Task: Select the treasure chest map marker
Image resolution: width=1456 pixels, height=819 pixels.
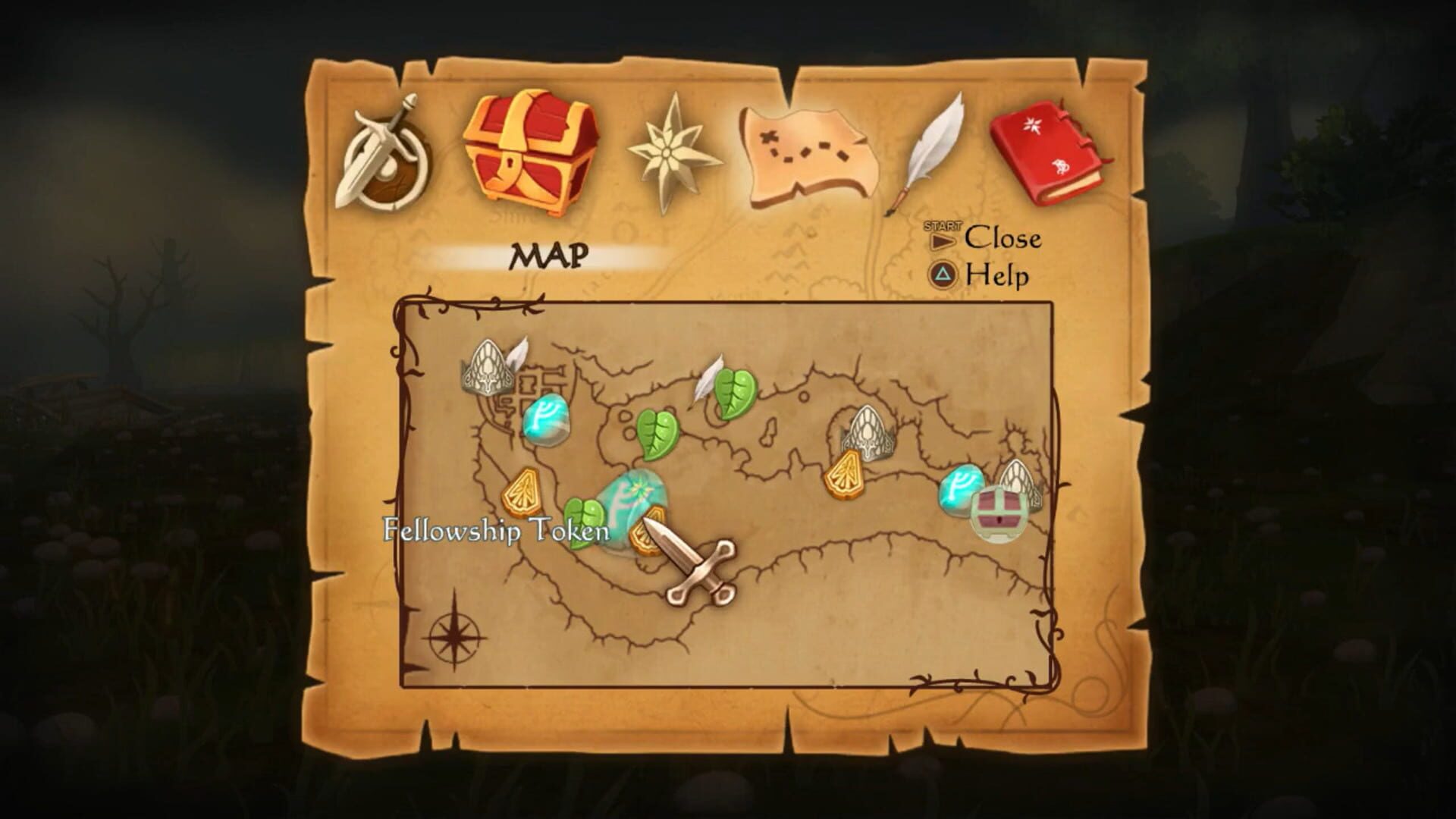Action: (997, 513)
